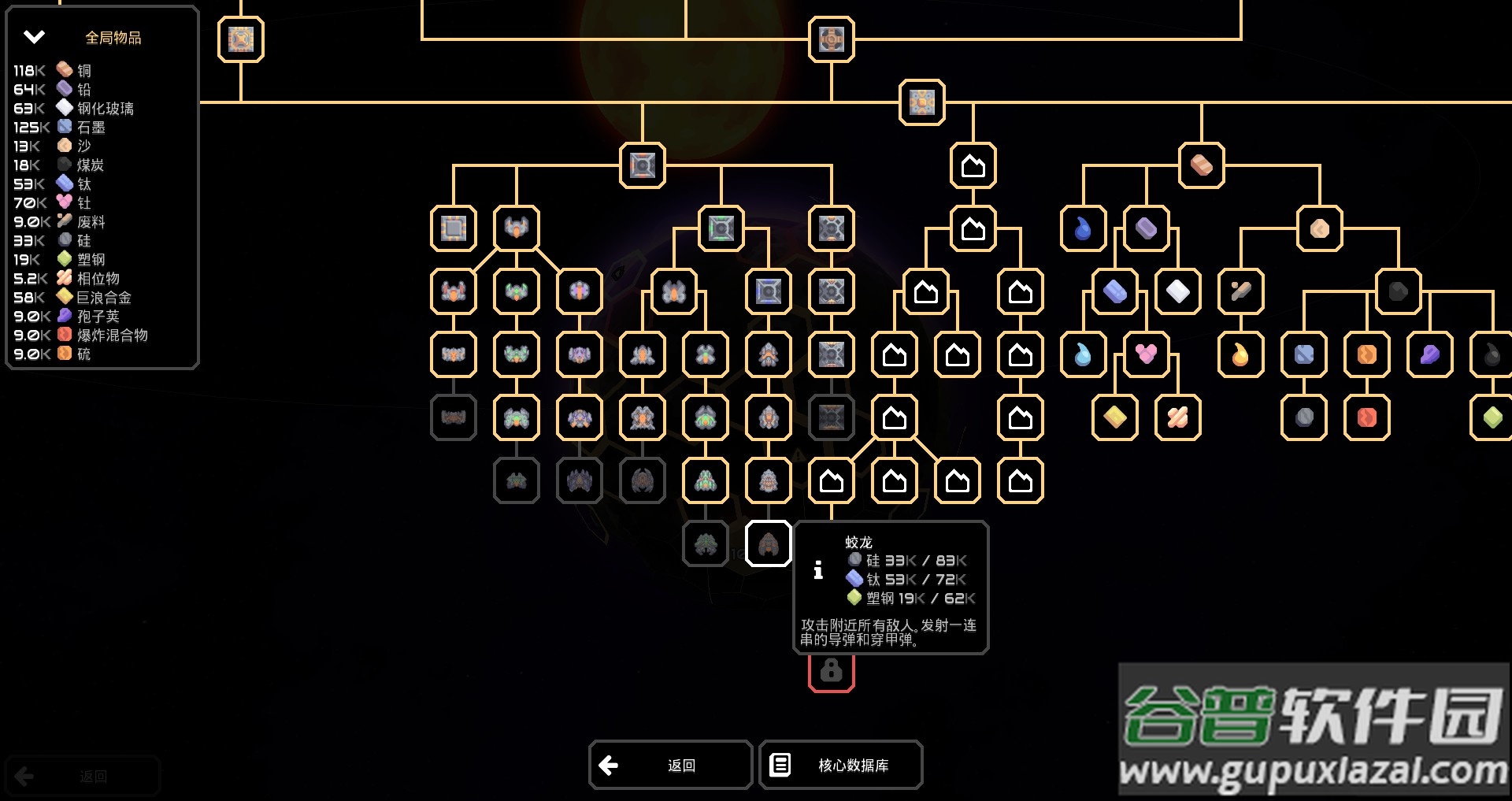Choose the orange slag droplet node
The image size is (1512, 801).
pos(1240,354)
